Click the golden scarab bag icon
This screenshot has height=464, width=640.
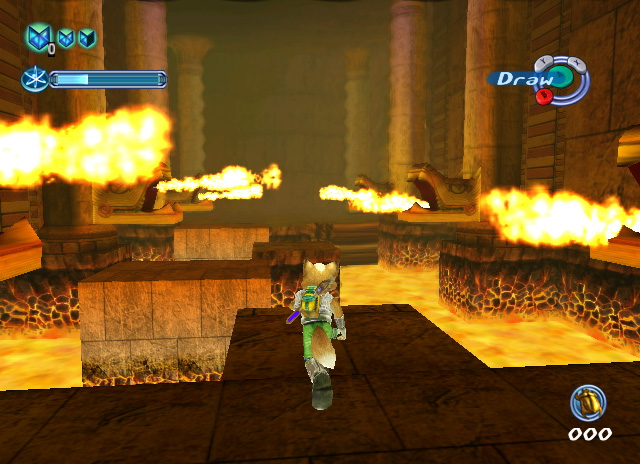(588, 403)
